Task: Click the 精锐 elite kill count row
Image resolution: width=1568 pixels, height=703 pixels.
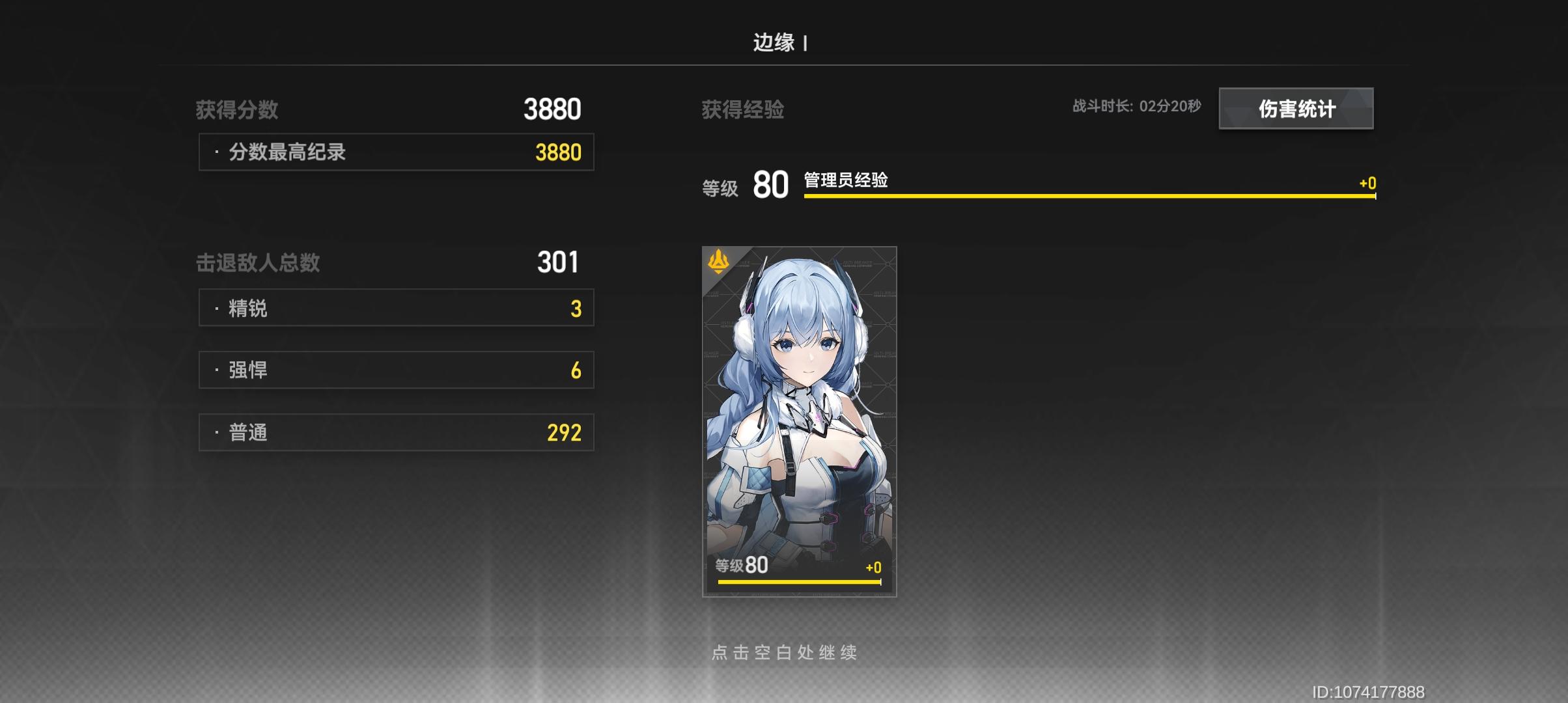Action: tap(396, 307)
